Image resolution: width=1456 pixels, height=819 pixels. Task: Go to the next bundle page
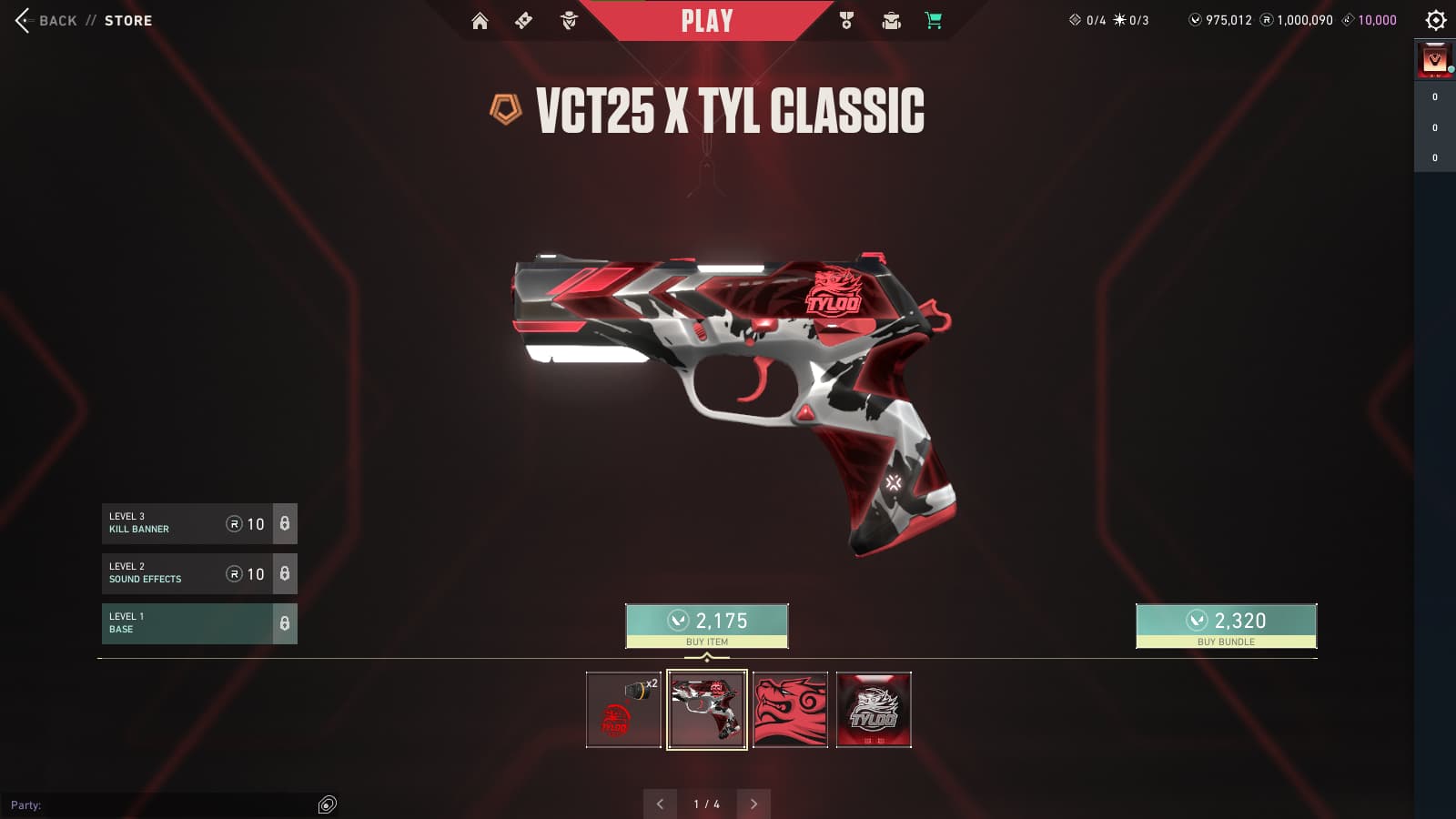pyautogui.click(x=753, y=804)
